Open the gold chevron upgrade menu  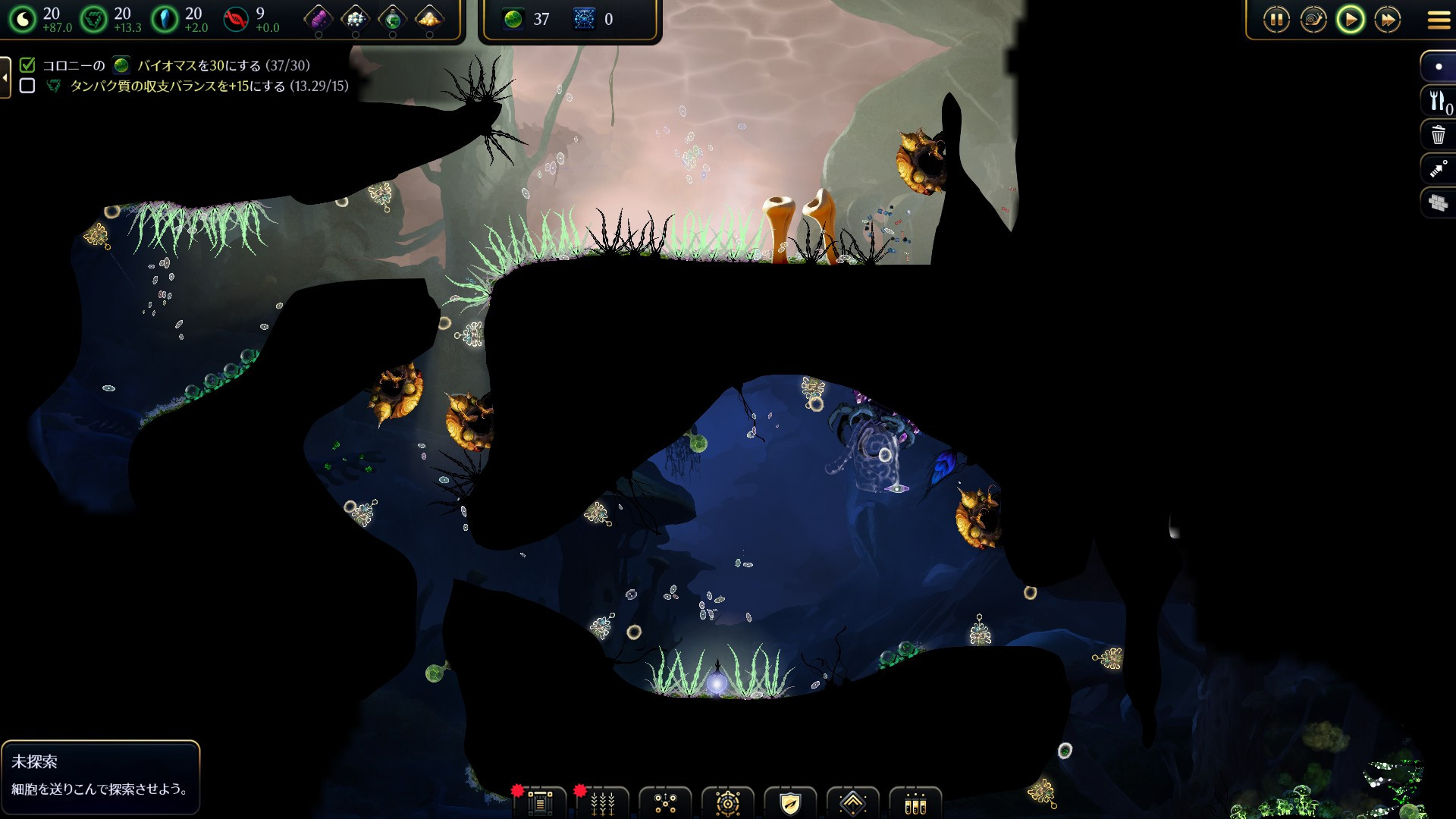pos(853,803)
